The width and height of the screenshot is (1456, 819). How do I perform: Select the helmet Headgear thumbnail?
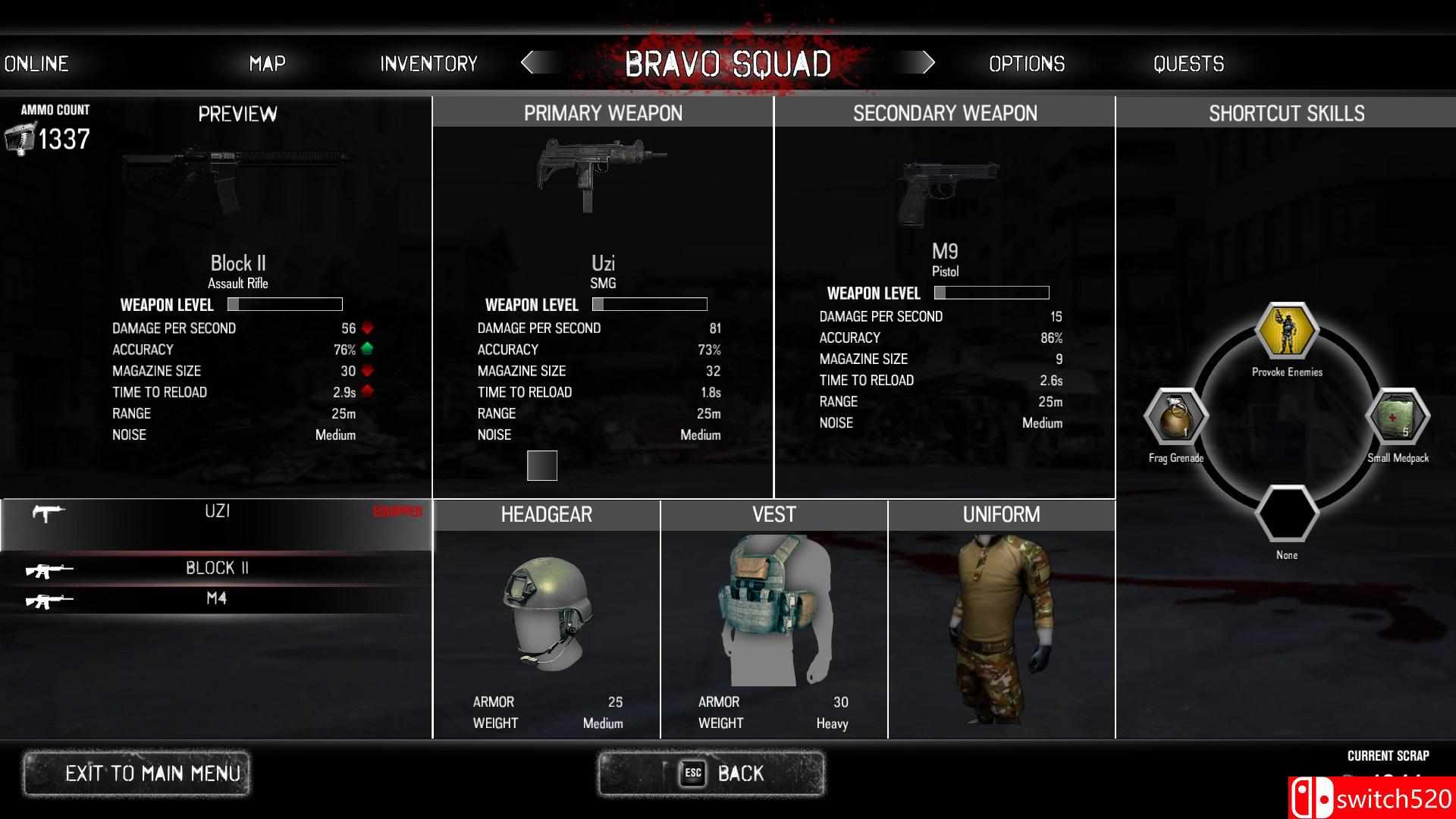(546, 607)
